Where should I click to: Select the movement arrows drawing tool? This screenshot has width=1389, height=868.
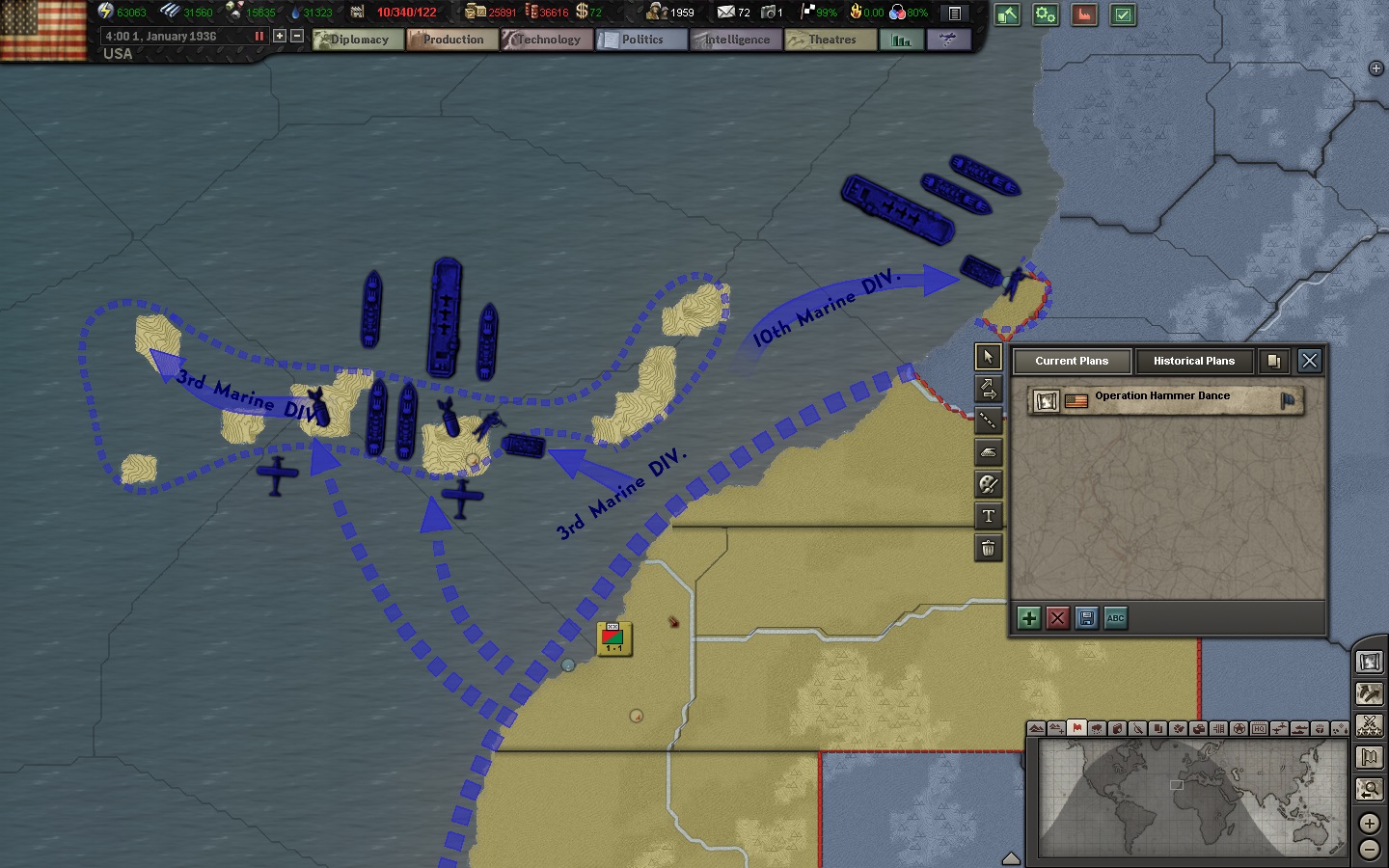(x=988, y=389)
